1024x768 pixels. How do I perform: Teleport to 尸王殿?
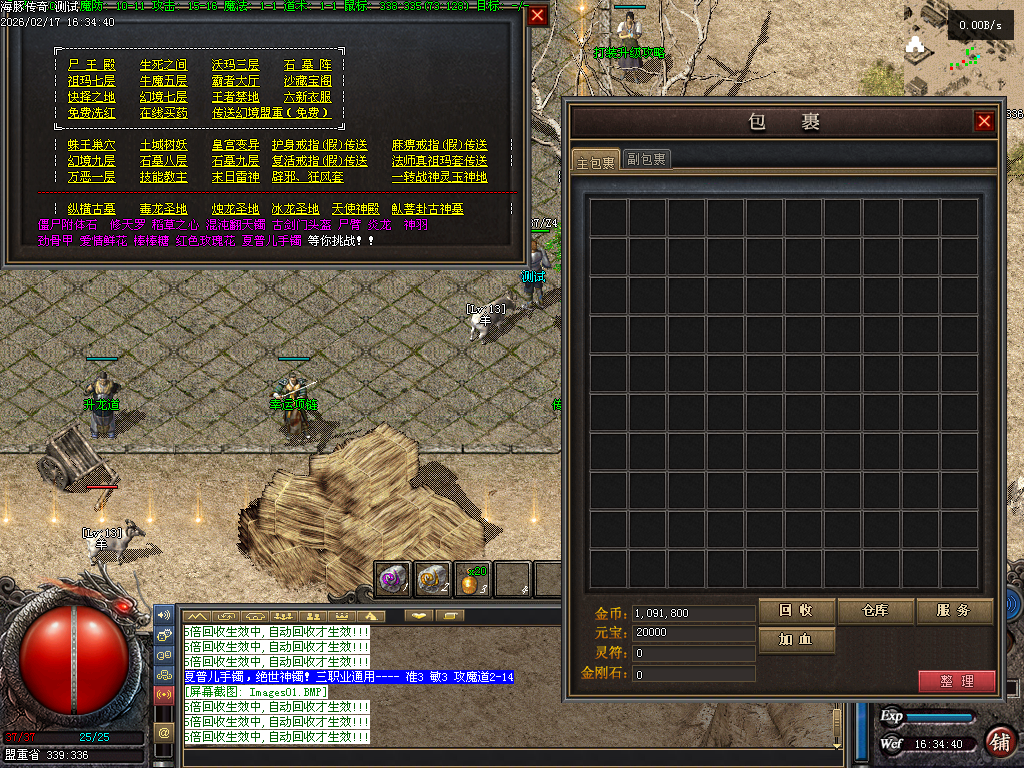click(91, 65)
